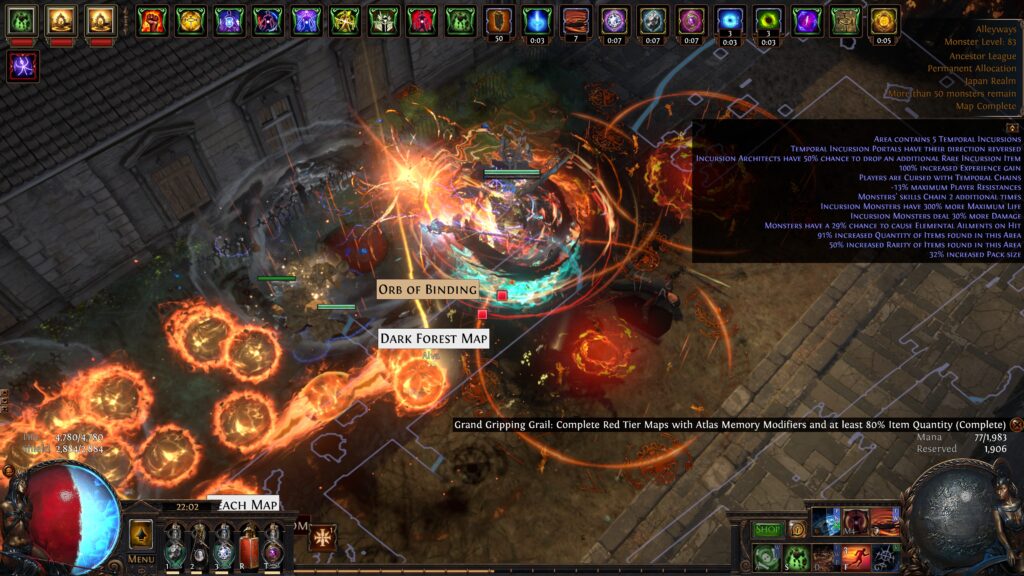Click the purple spider debuff icon
Screen dimensions: 1024x576
pyautogui.click(x=22, y=67)
